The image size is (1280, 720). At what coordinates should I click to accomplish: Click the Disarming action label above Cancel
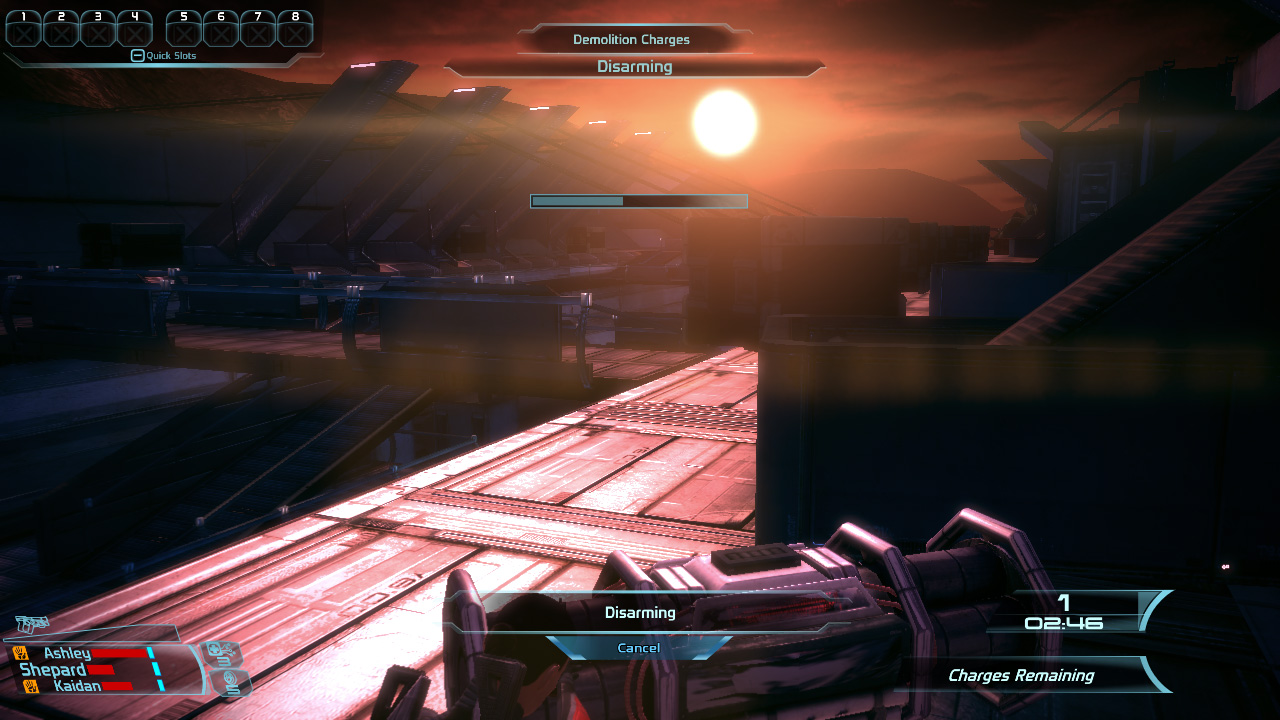(640, 613)
